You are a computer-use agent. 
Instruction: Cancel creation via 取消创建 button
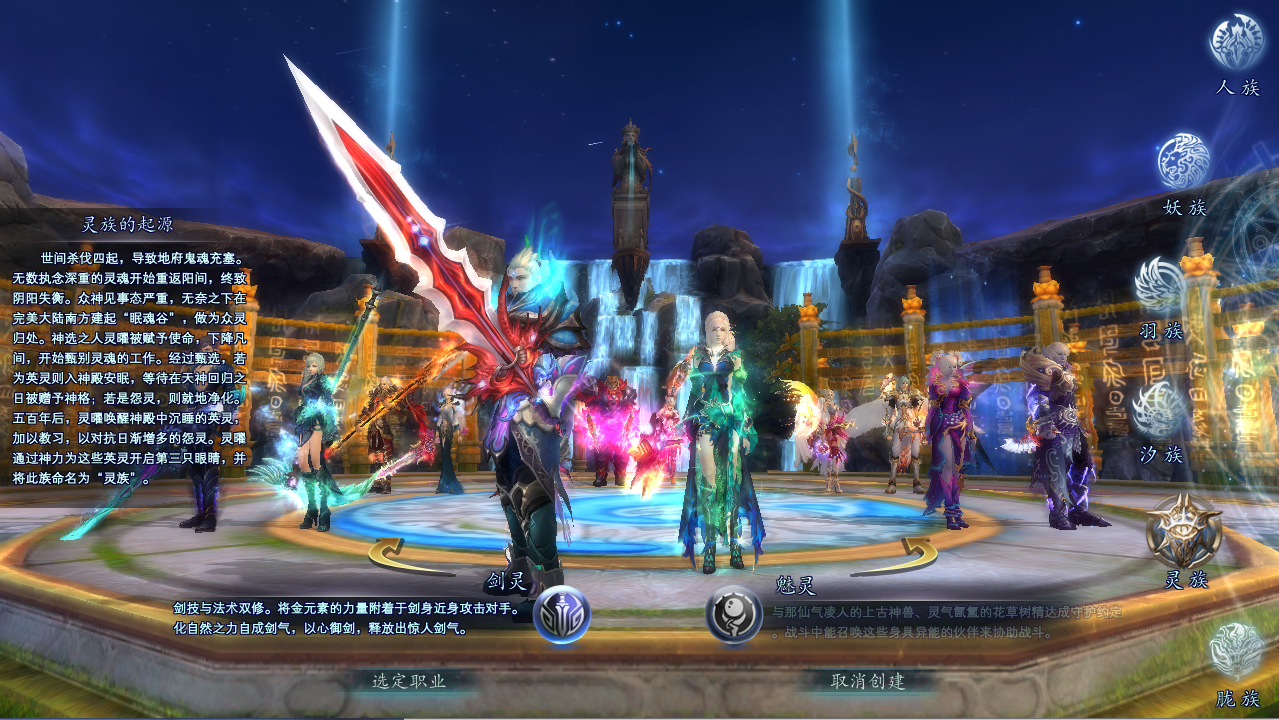pos(868,681)
